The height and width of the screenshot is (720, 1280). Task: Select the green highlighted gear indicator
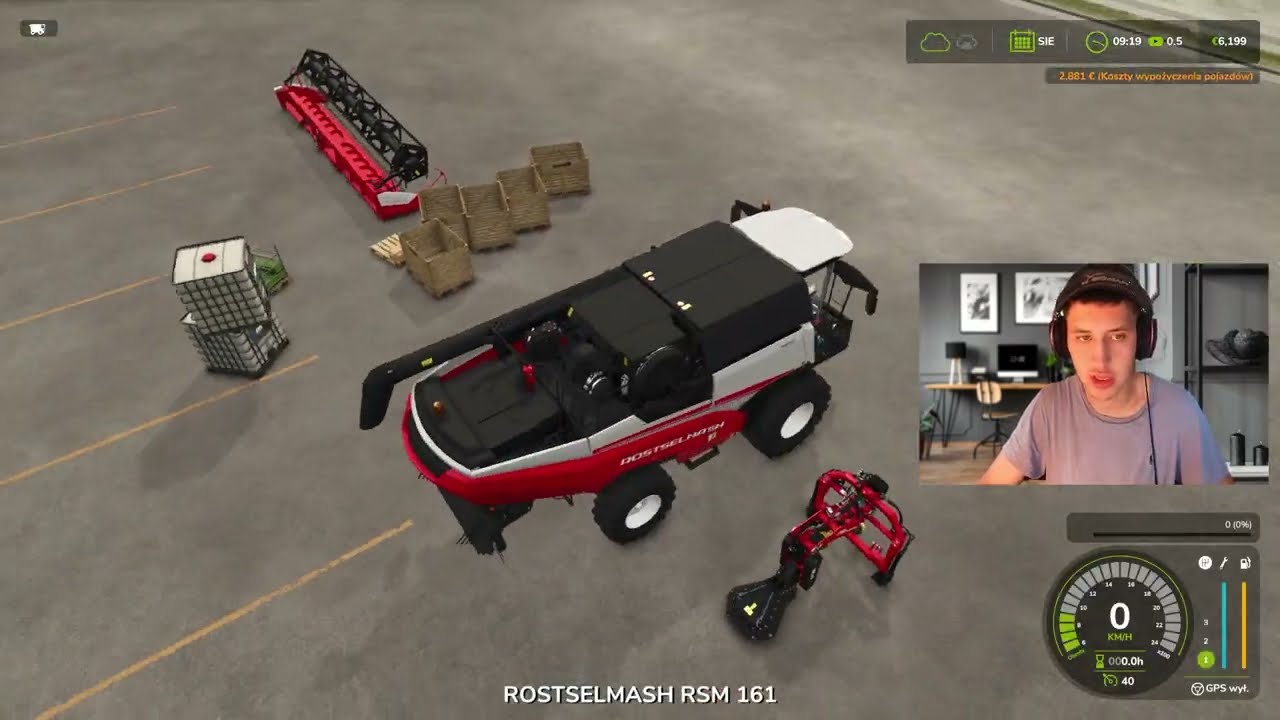[x=1206, y=660]
